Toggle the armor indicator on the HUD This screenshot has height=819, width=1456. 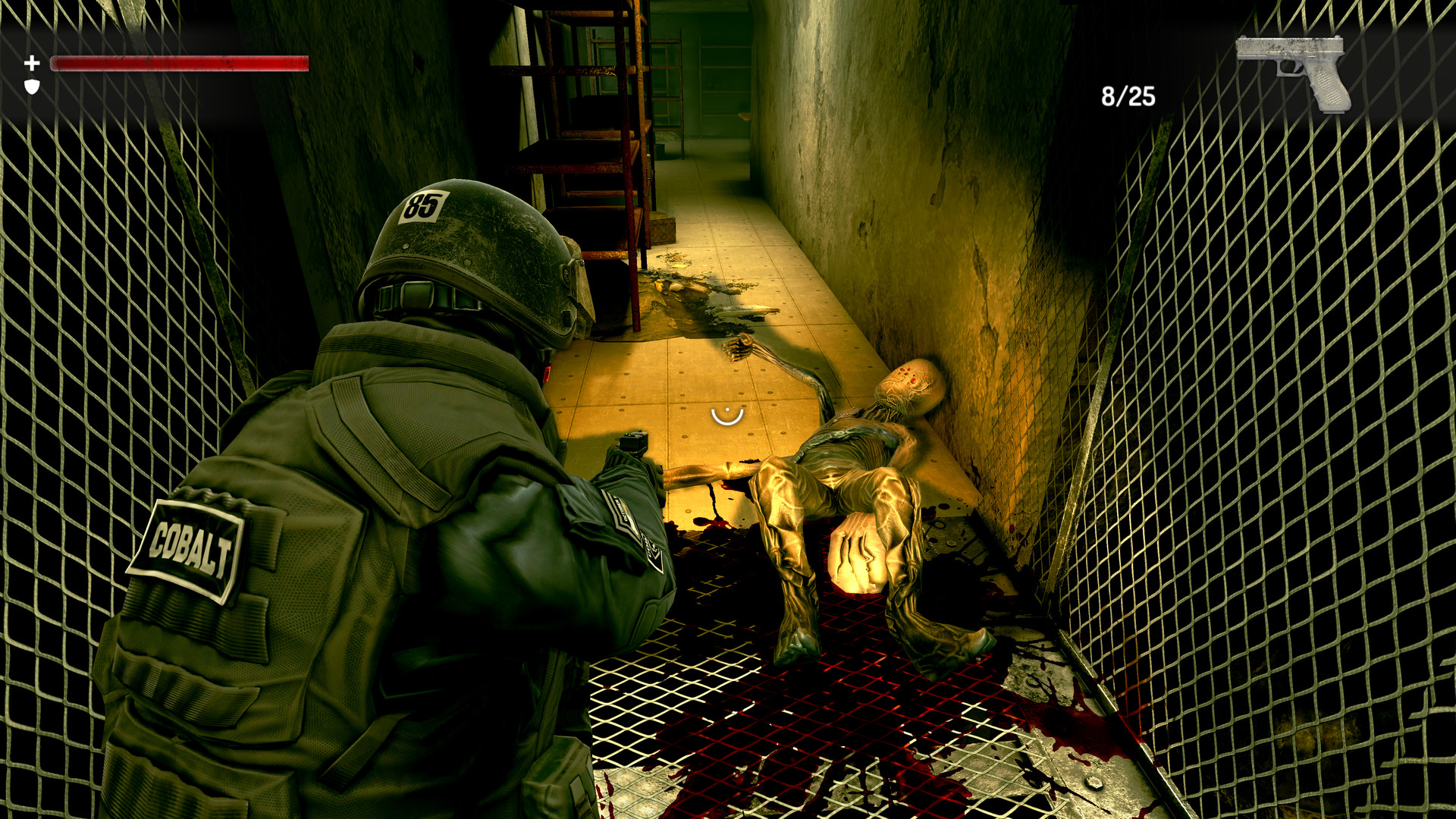tap(32, 86)
